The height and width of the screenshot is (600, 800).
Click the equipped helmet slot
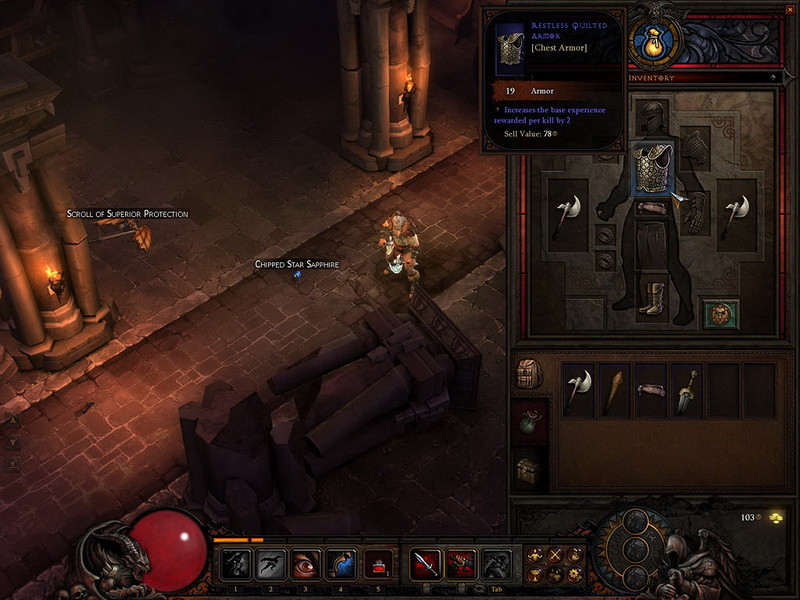(x=653, y=116)
